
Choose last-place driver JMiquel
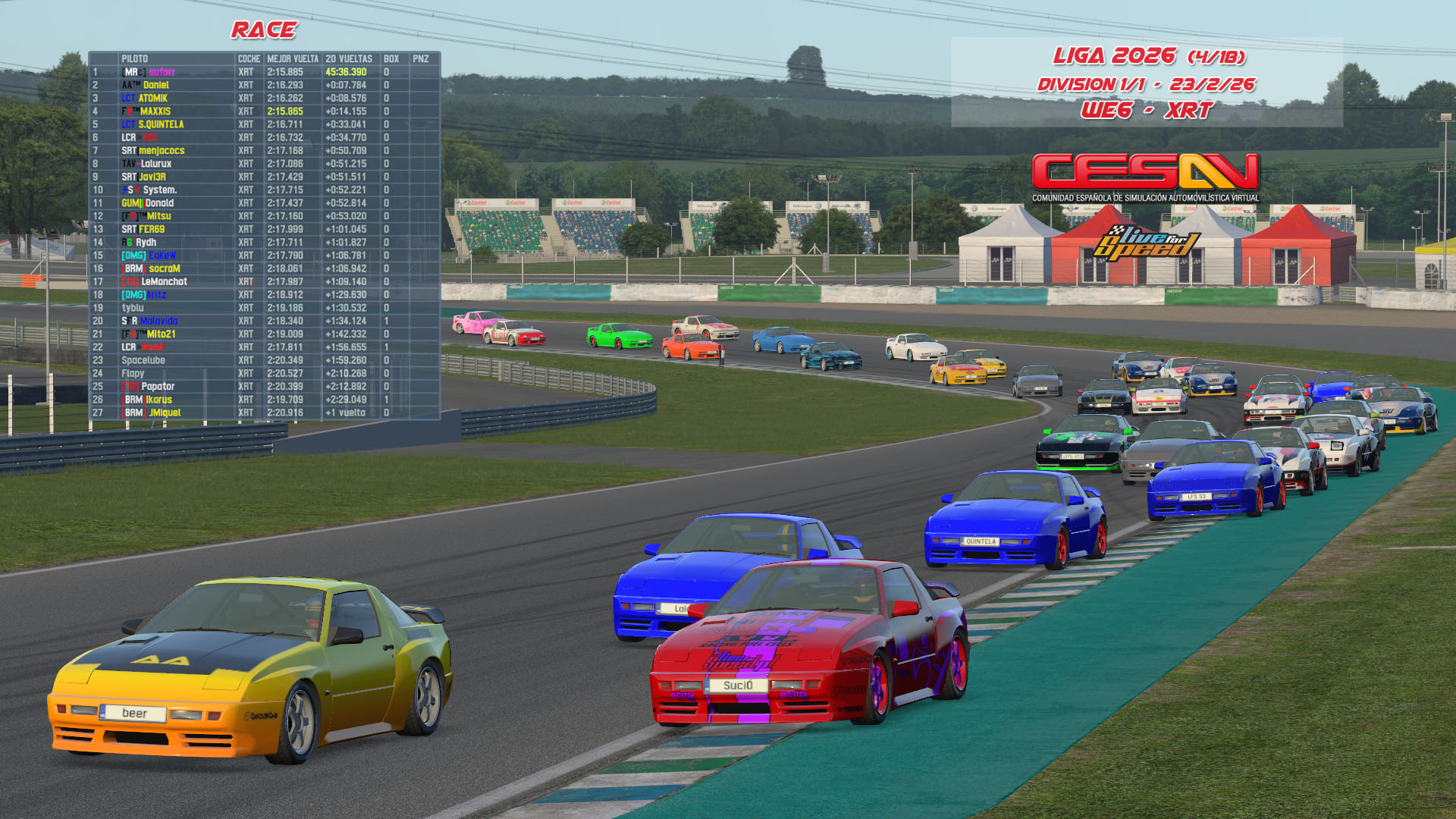click(165, 413)
